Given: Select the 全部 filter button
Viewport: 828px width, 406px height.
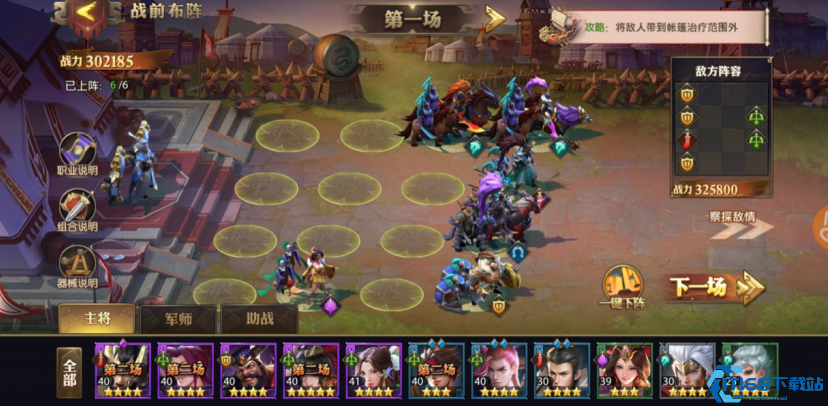Looking at the screenshot, I should point(69,369).
